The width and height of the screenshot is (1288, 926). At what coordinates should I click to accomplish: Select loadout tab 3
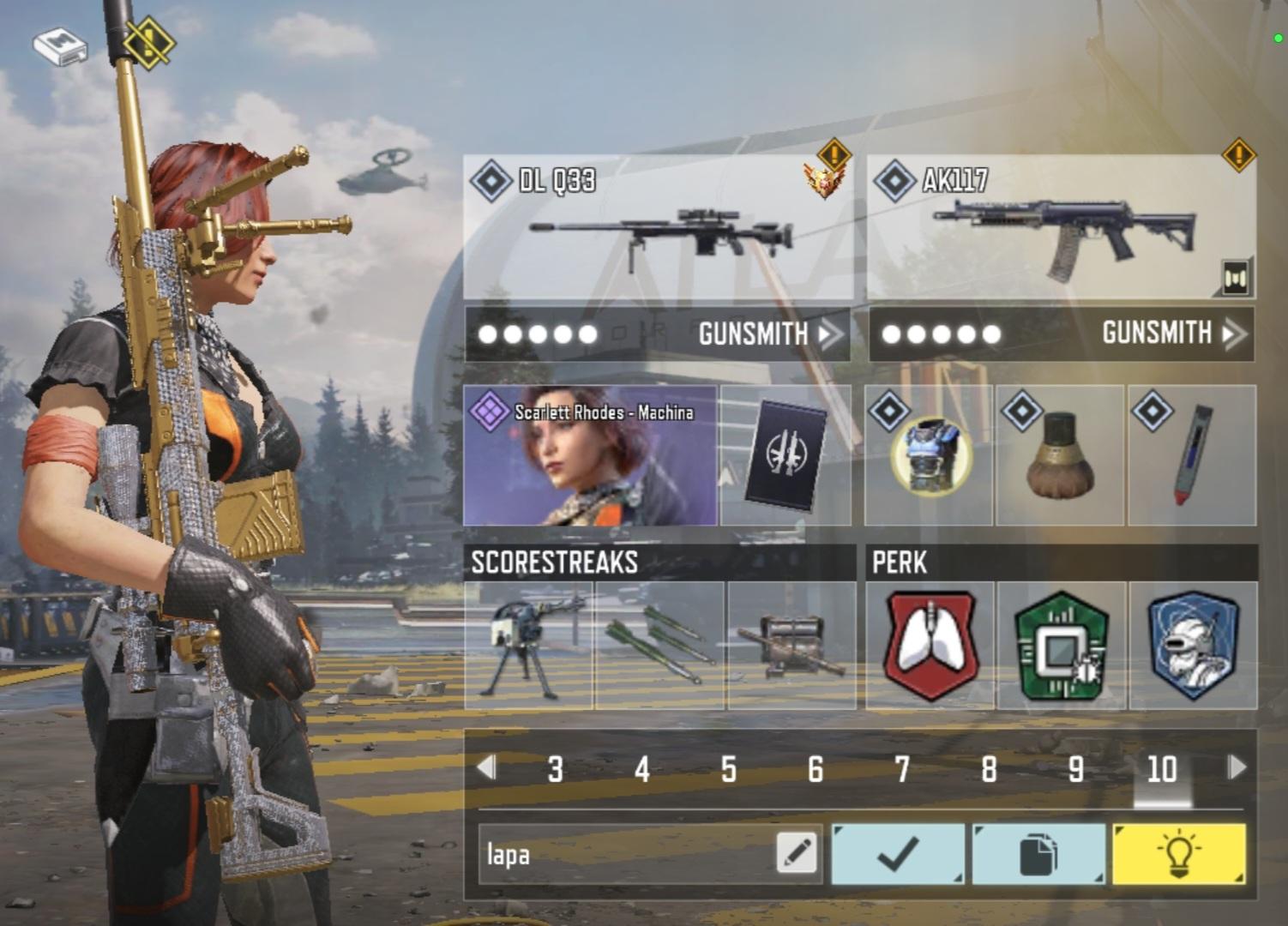coord(556,770)
